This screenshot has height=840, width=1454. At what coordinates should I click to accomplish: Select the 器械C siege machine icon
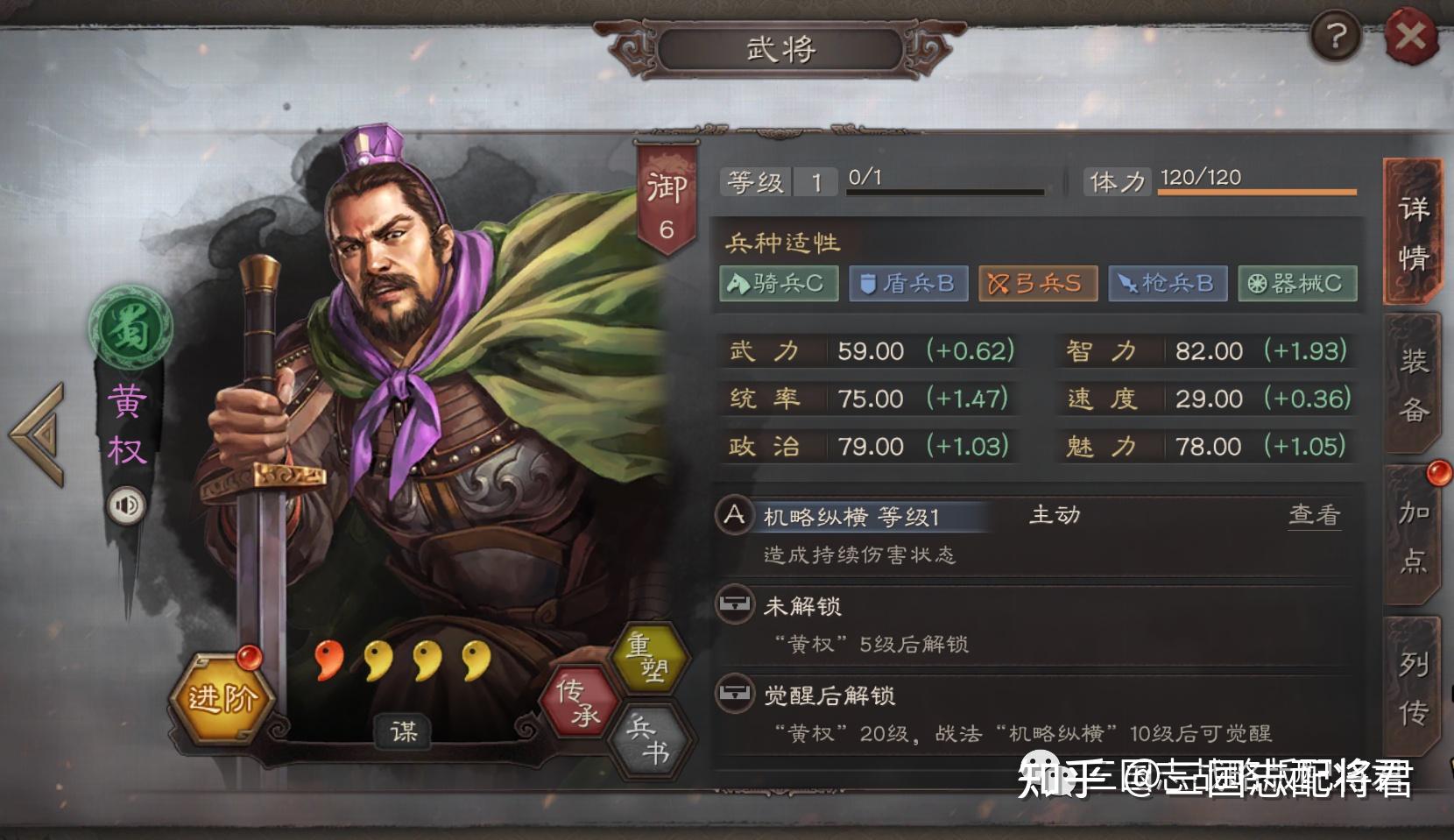[1296, 283]
